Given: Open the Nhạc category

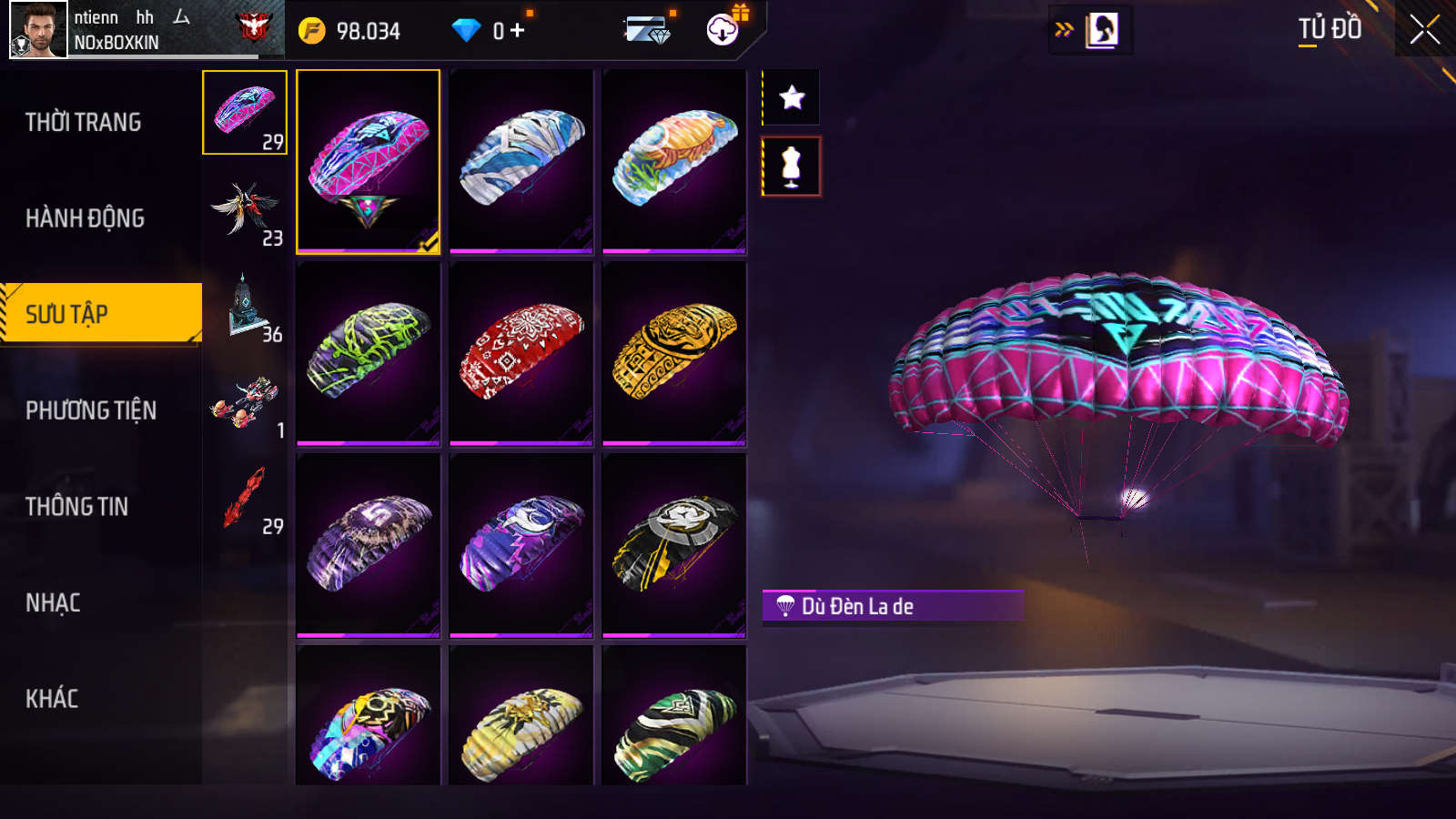Looking at the screenshot, I should click(54, 602).
